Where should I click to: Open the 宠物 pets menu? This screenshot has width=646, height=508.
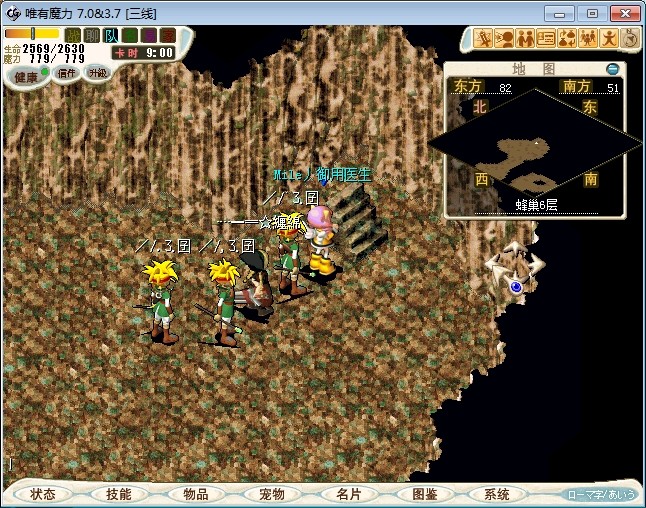tap(272, 494)
